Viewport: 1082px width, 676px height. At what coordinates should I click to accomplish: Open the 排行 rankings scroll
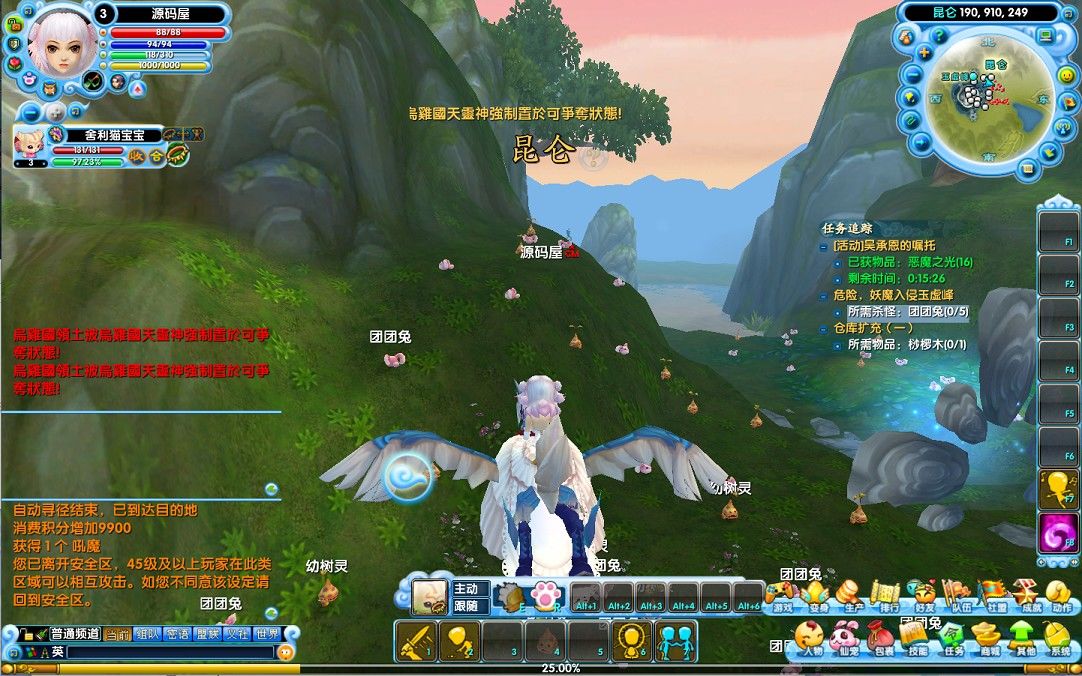coord(886,594)
